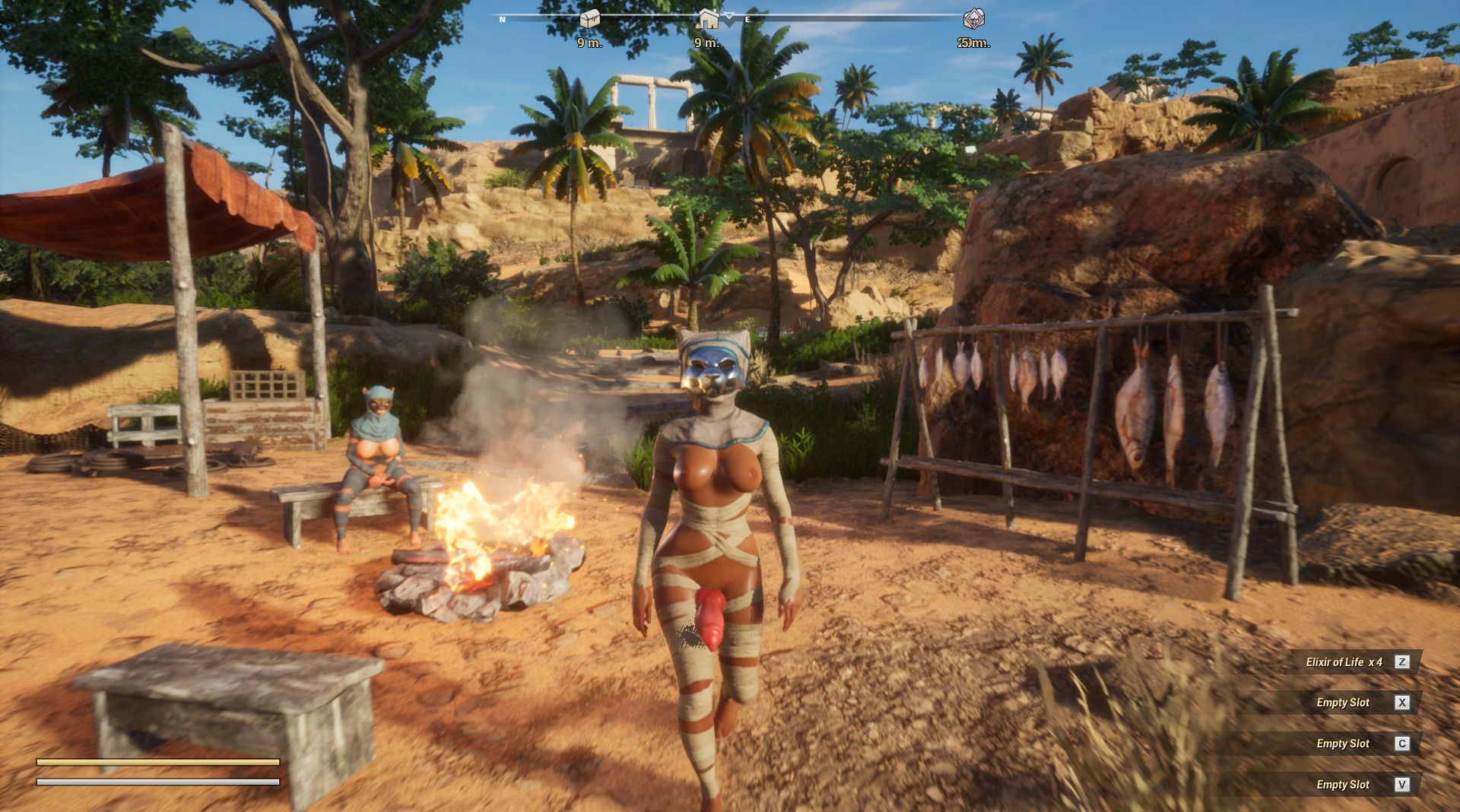This screenshot has height=812, width=1460.
Task: Click the compass marker showing 25 m
Action: click(973, 19)
